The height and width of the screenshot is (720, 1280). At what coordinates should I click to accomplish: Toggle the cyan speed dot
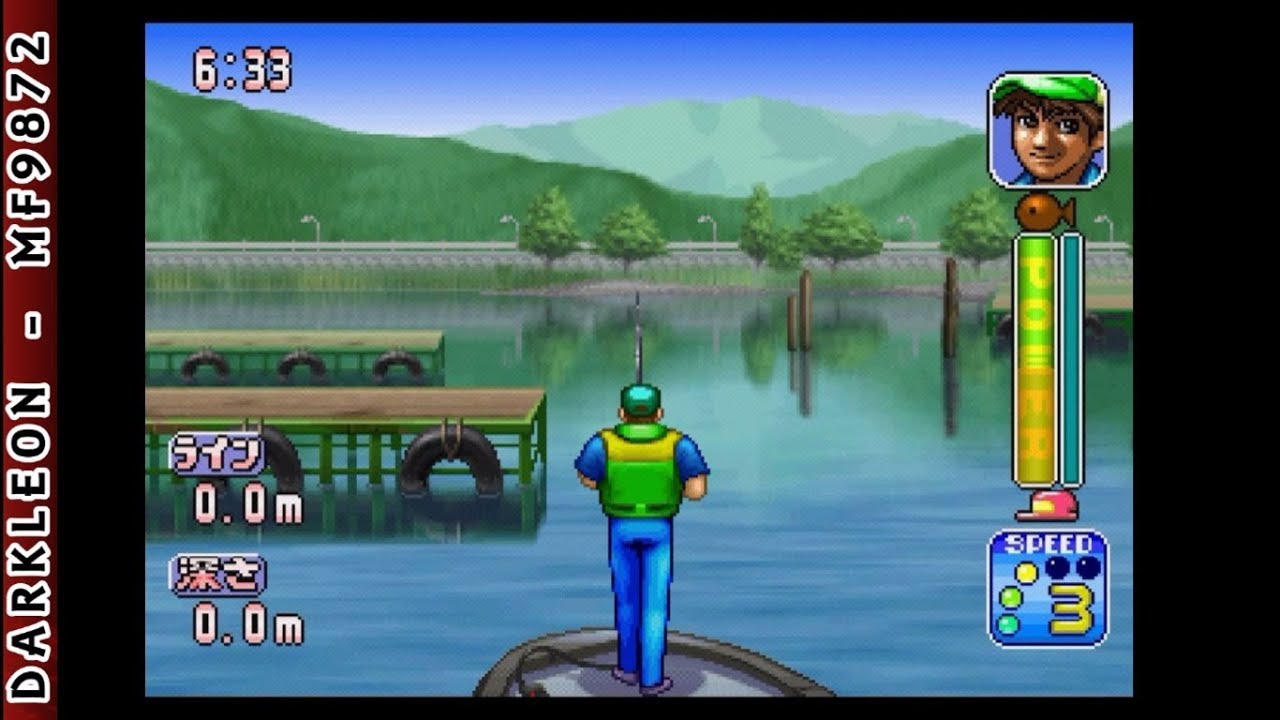click(1009, 623)
